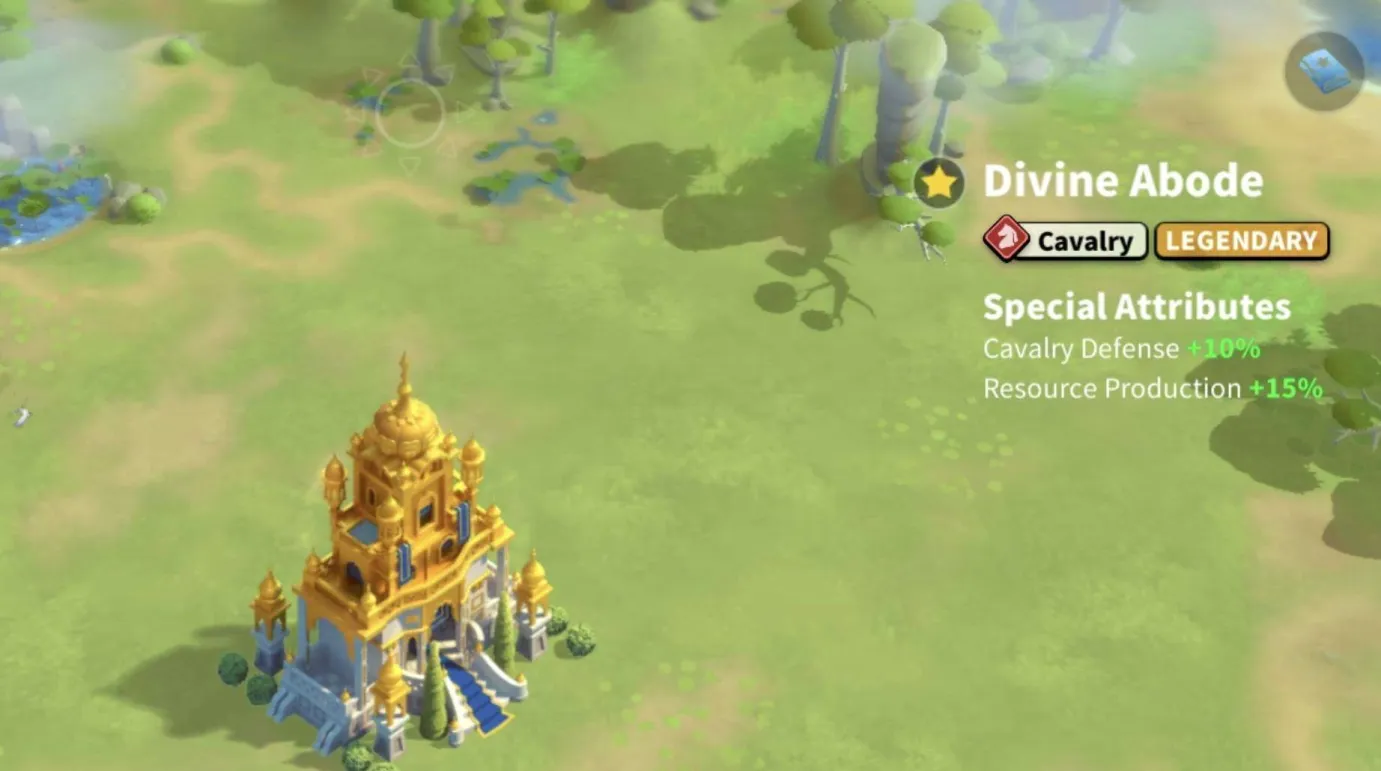
Task: Open the blue book icon button
Action: (x=1324, y=71)
